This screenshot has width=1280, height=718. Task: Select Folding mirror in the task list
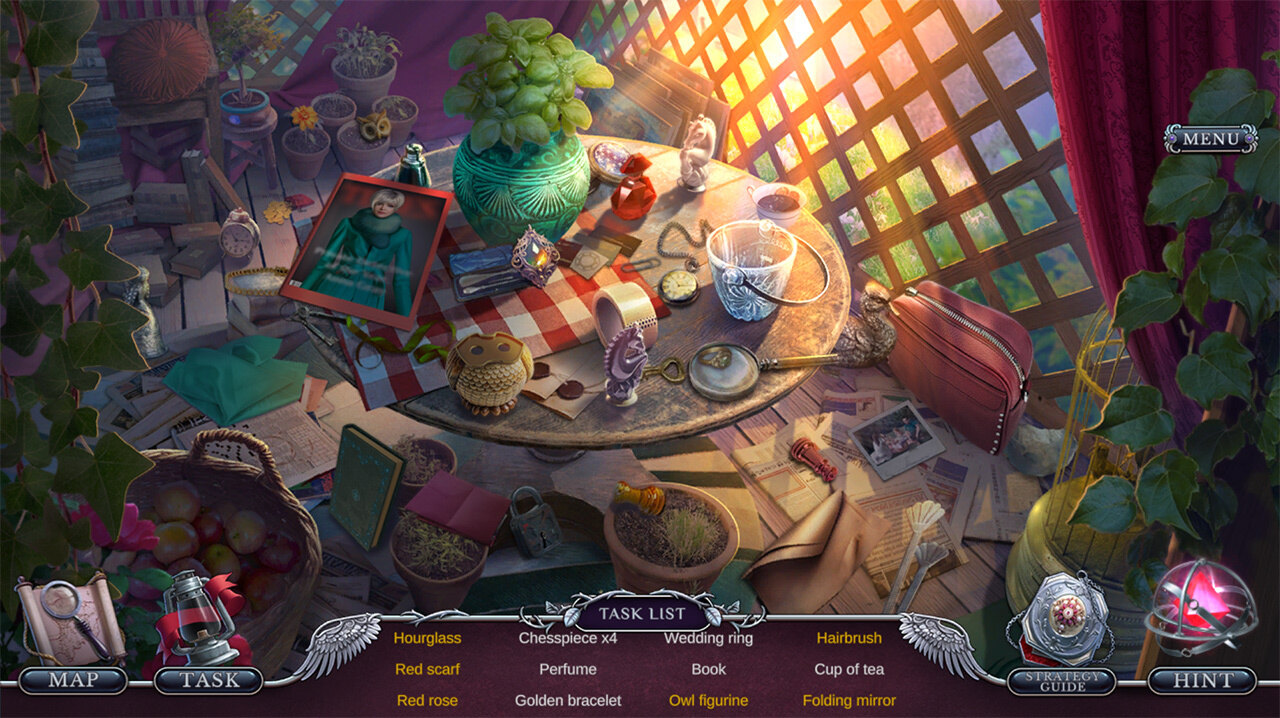click(x=849, y=701)
